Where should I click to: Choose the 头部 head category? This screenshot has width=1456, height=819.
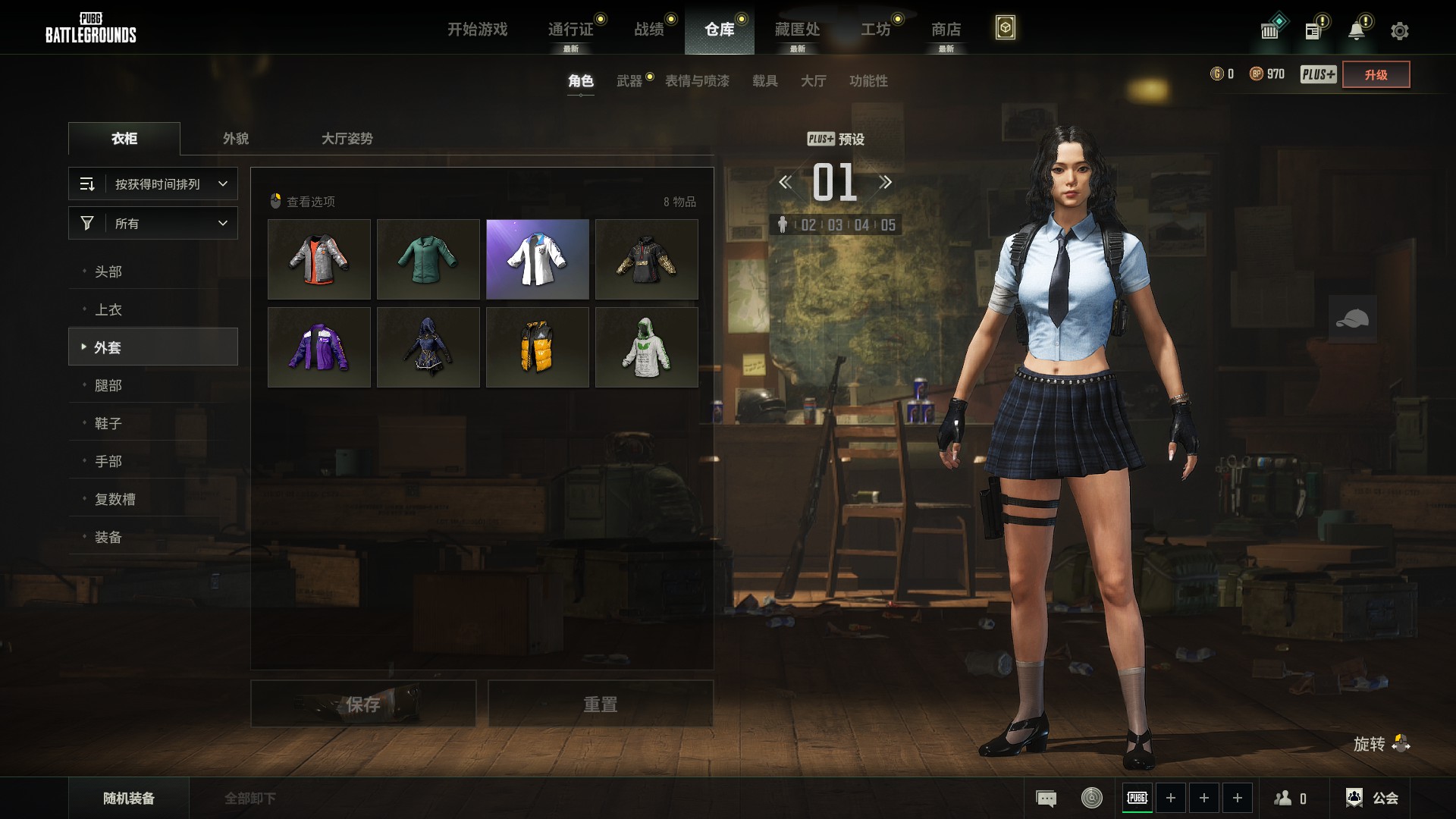tap(108, 271)
